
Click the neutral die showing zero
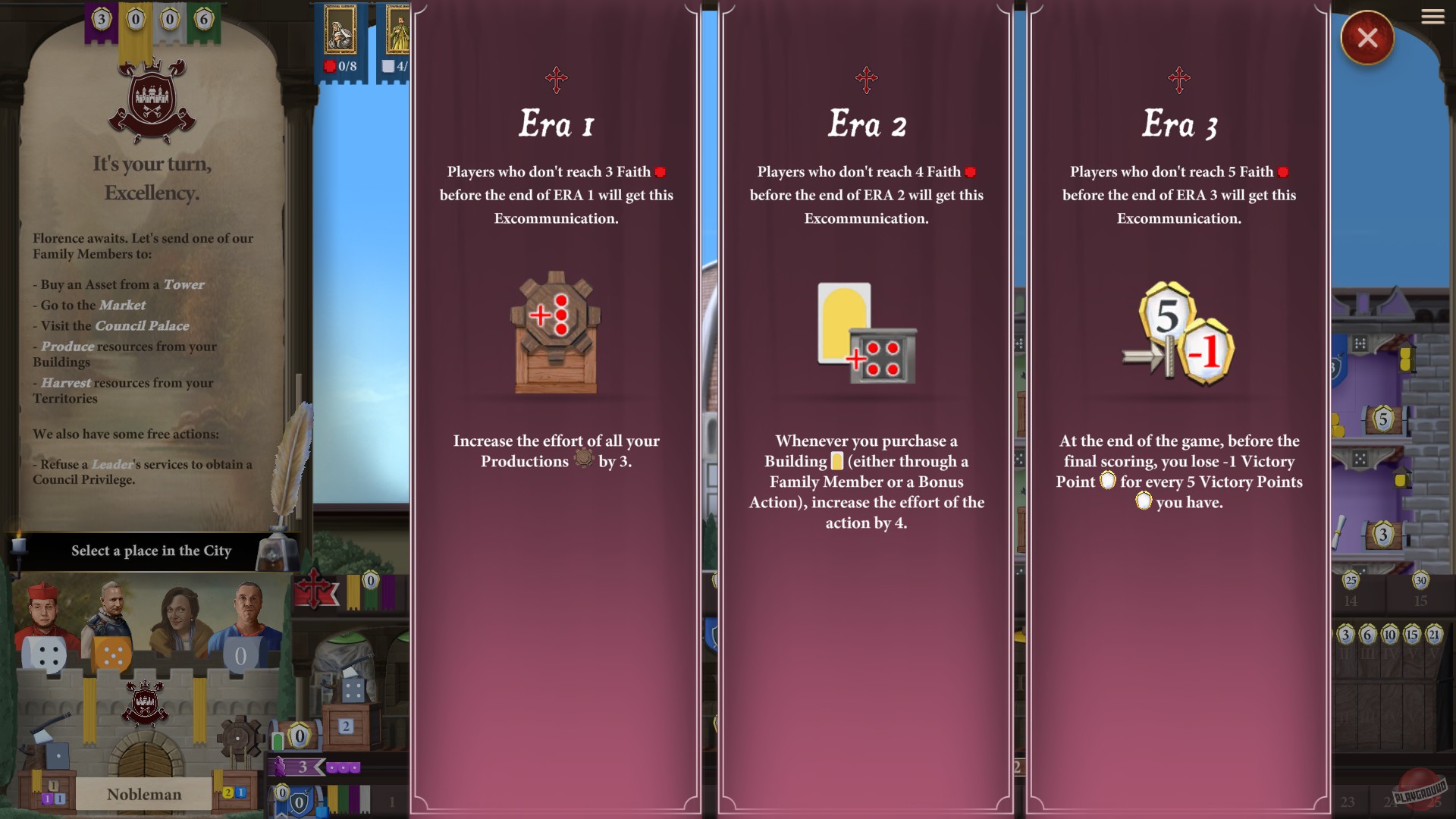(240, 655)
